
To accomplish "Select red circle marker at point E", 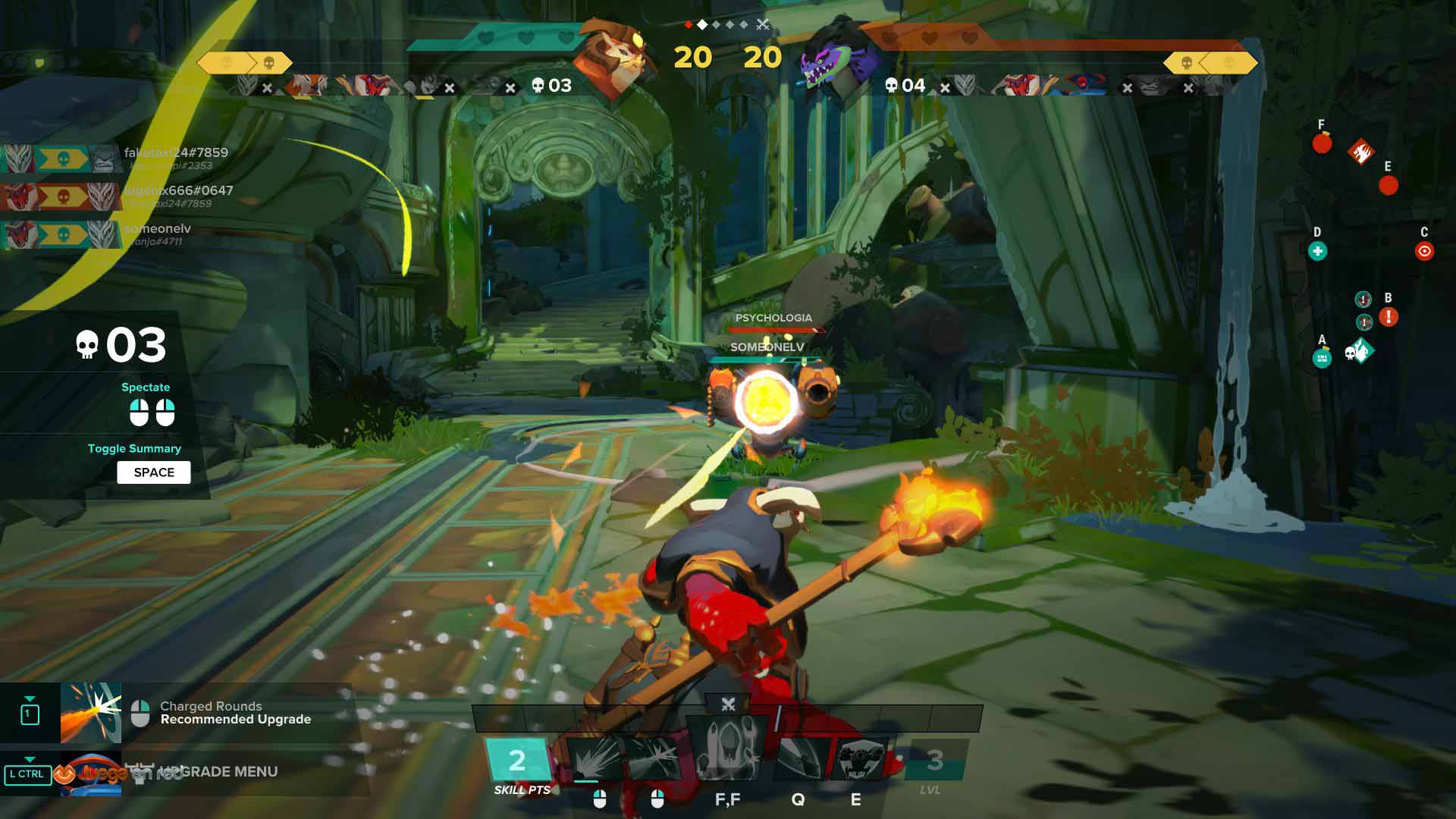I will click(1389, 186).
